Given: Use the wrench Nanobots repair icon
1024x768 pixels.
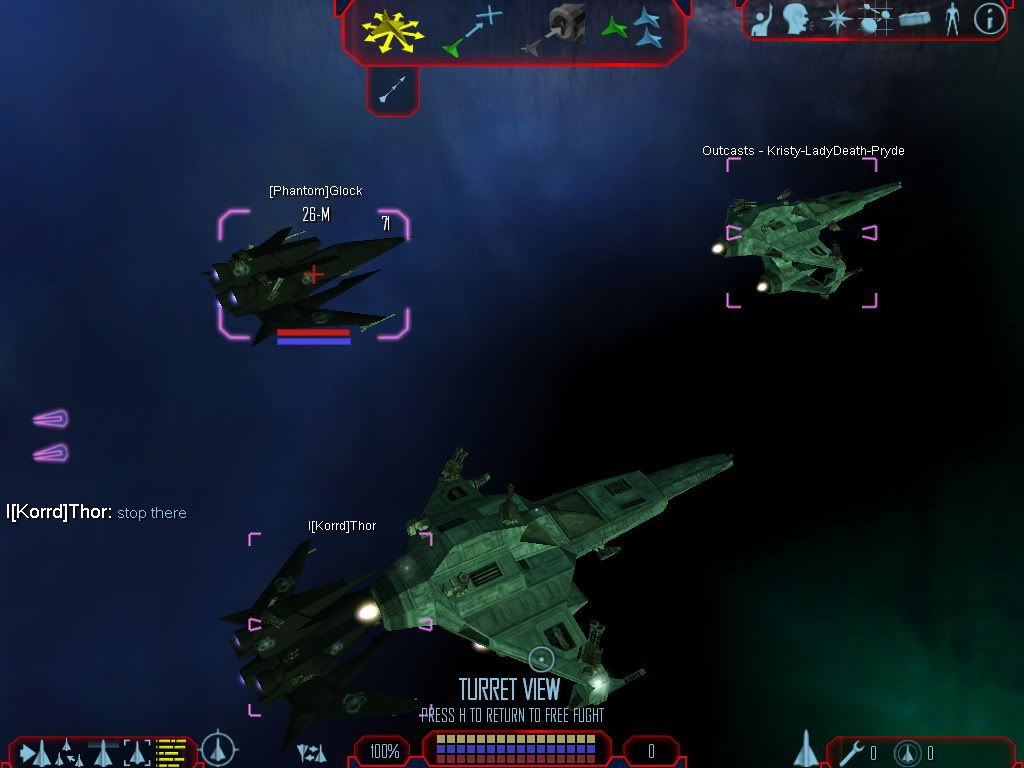Looking at the screenshot, I should [x=853, y=752].
